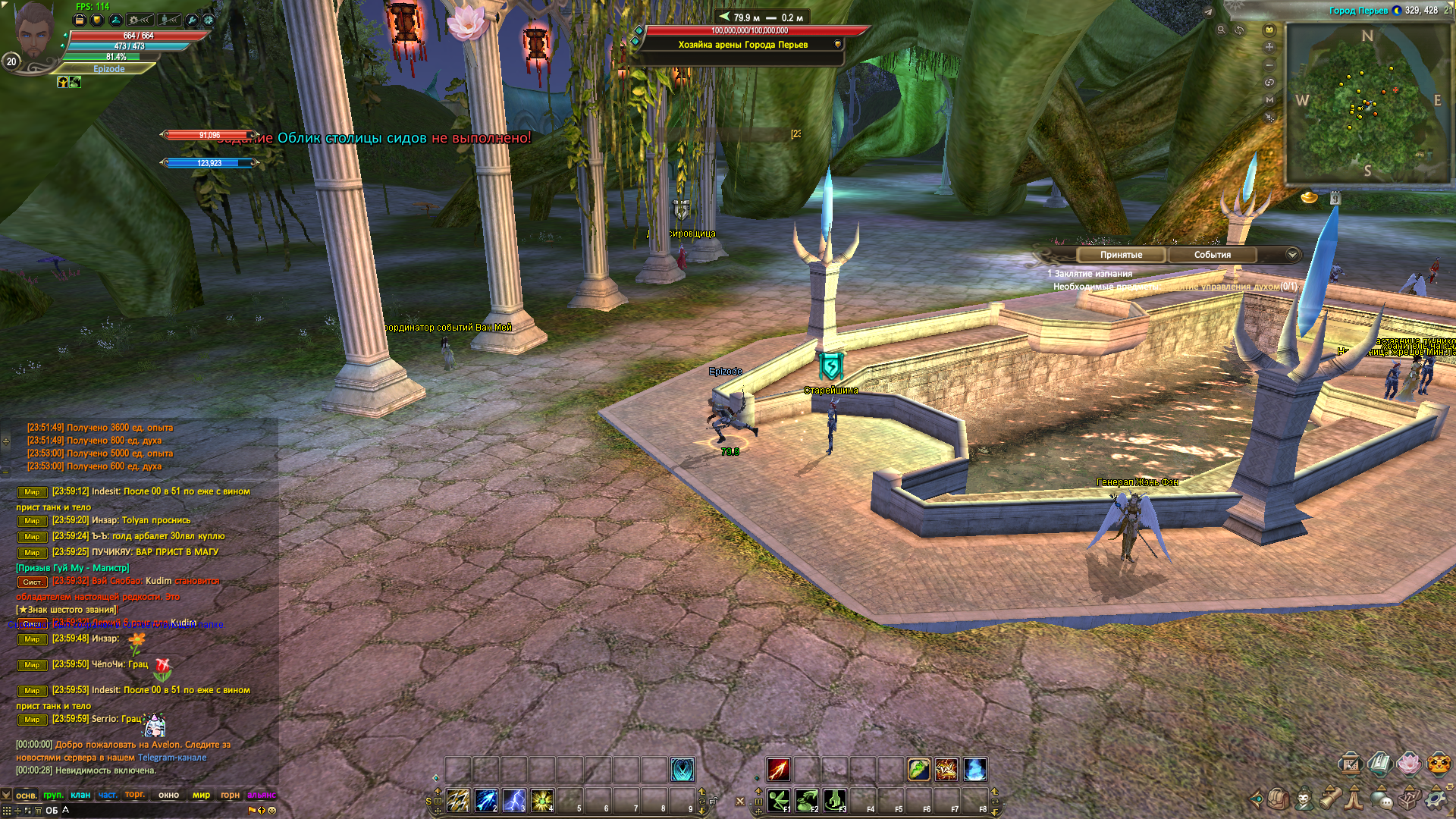Use the blue arrow skill in slot 2
The width and height of the screenshot is (1456, 819).
point(486,800)
